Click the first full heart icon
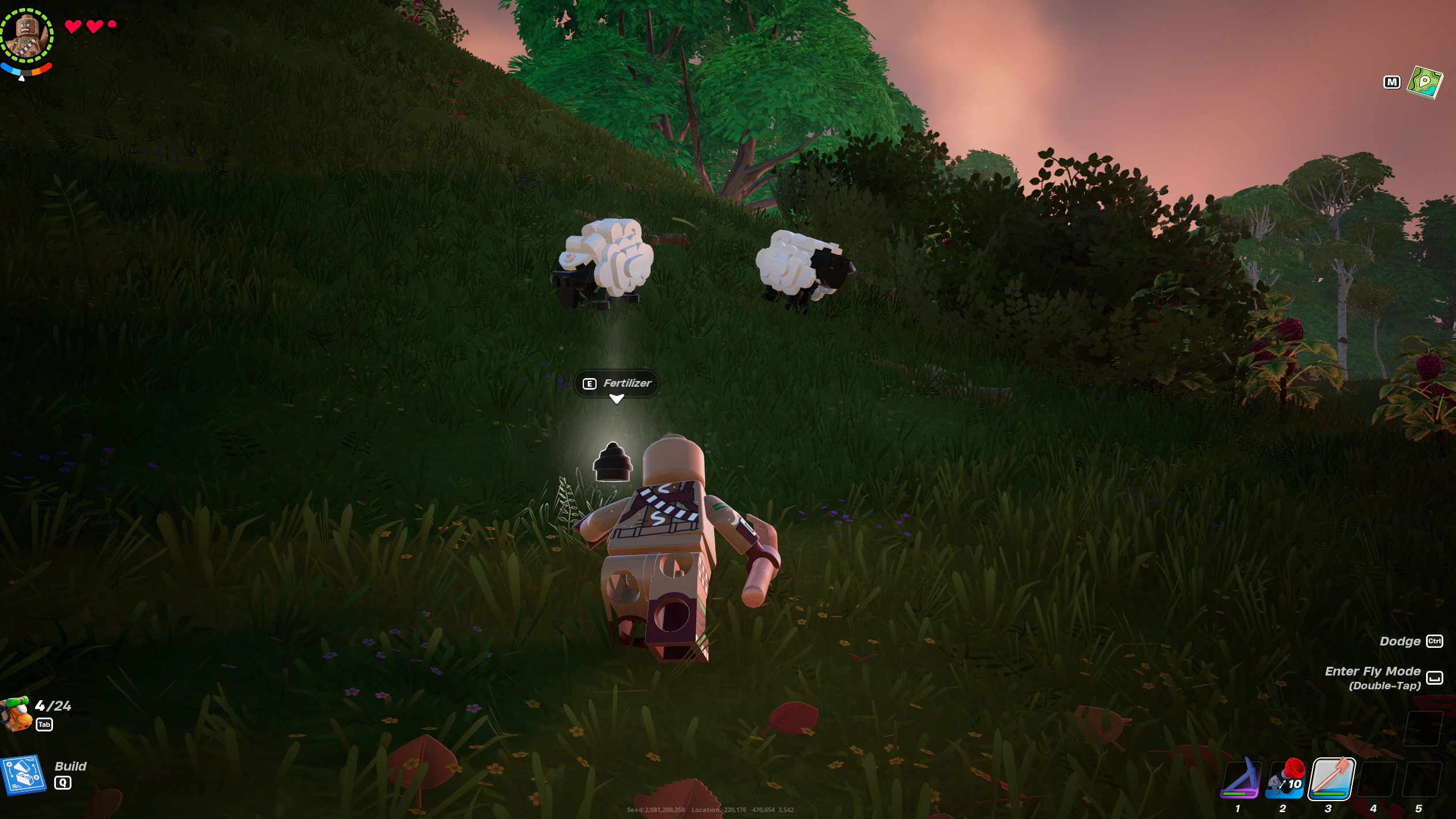This screenshot has width=1456, height=819. (x=73, y=25)
